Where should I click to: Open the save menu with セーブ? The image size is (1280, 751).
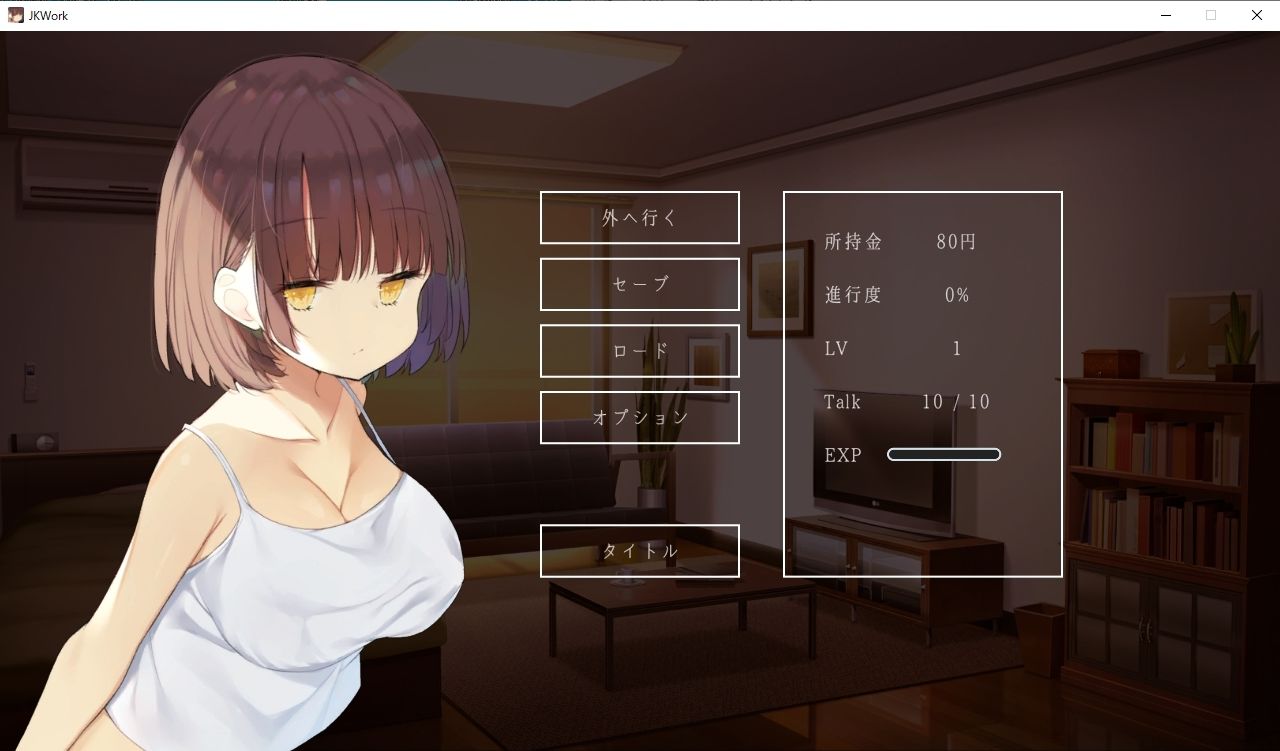click(x=640, y=284)
